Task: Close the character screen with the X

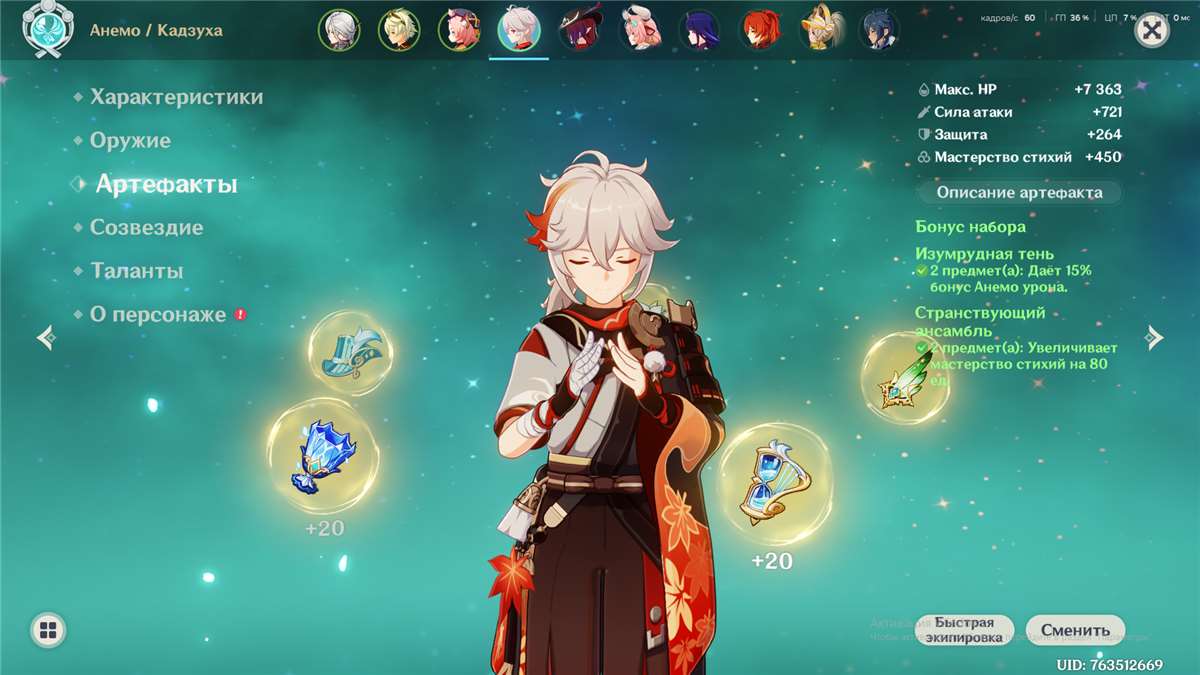Action: click(x=1152, y=30)
